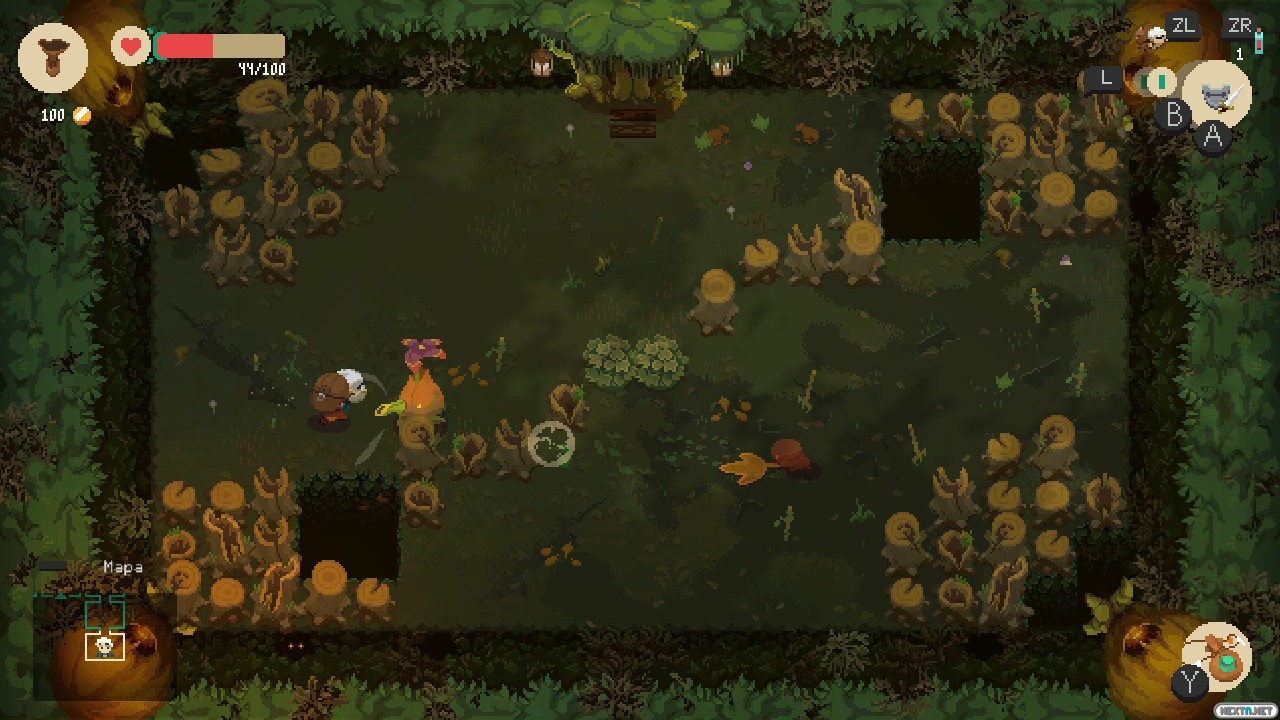Click the heart health icon

[x=130, y=46]
